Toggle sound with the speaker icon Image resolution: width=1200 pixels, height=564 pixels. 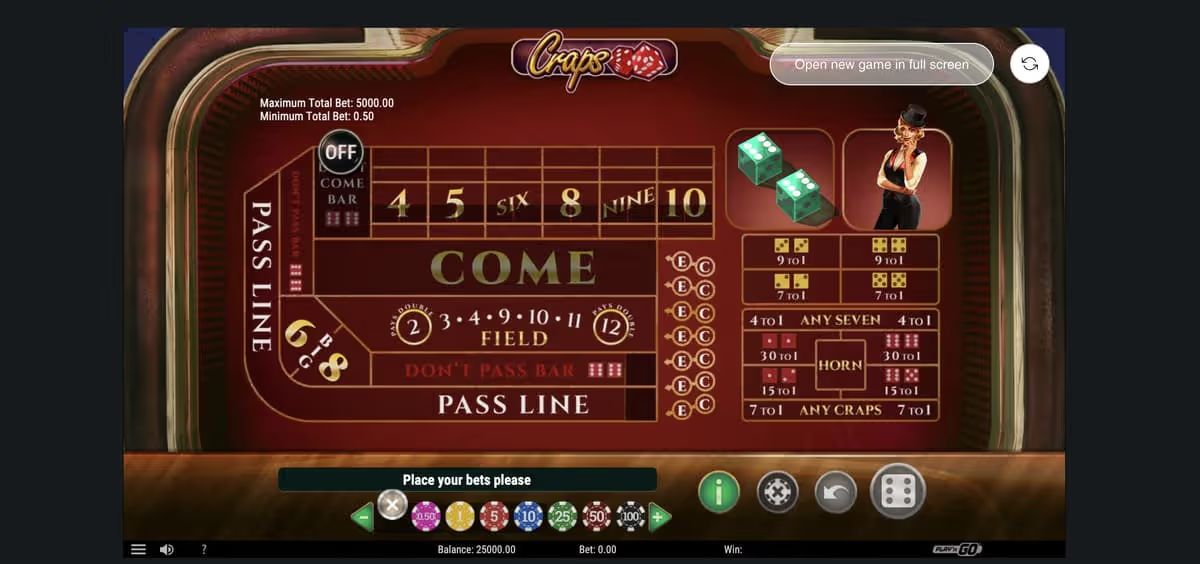click(x=167, y=549)
